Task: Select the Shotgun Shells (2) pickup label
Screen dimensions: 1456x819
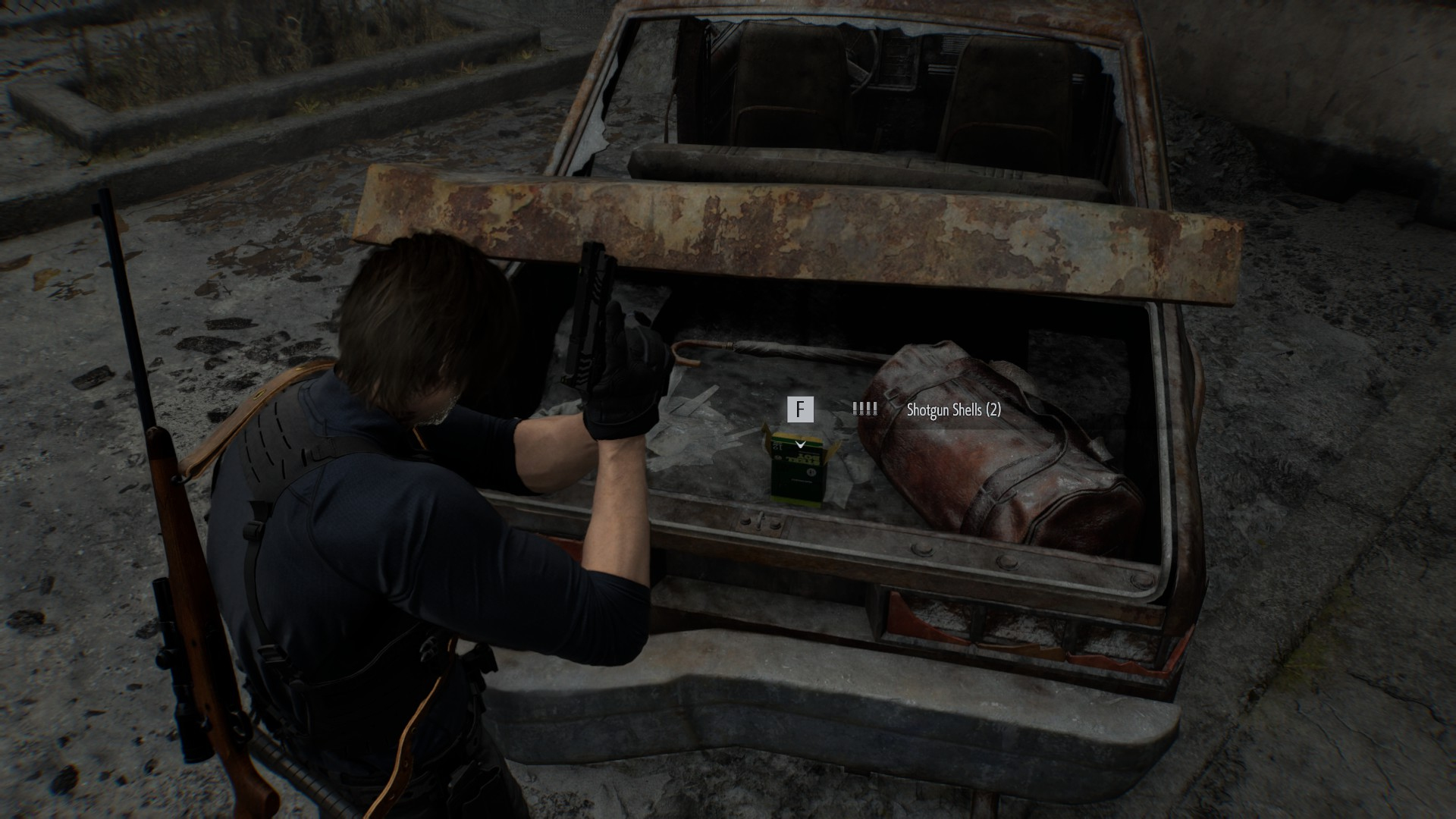Action: [953, 410]
